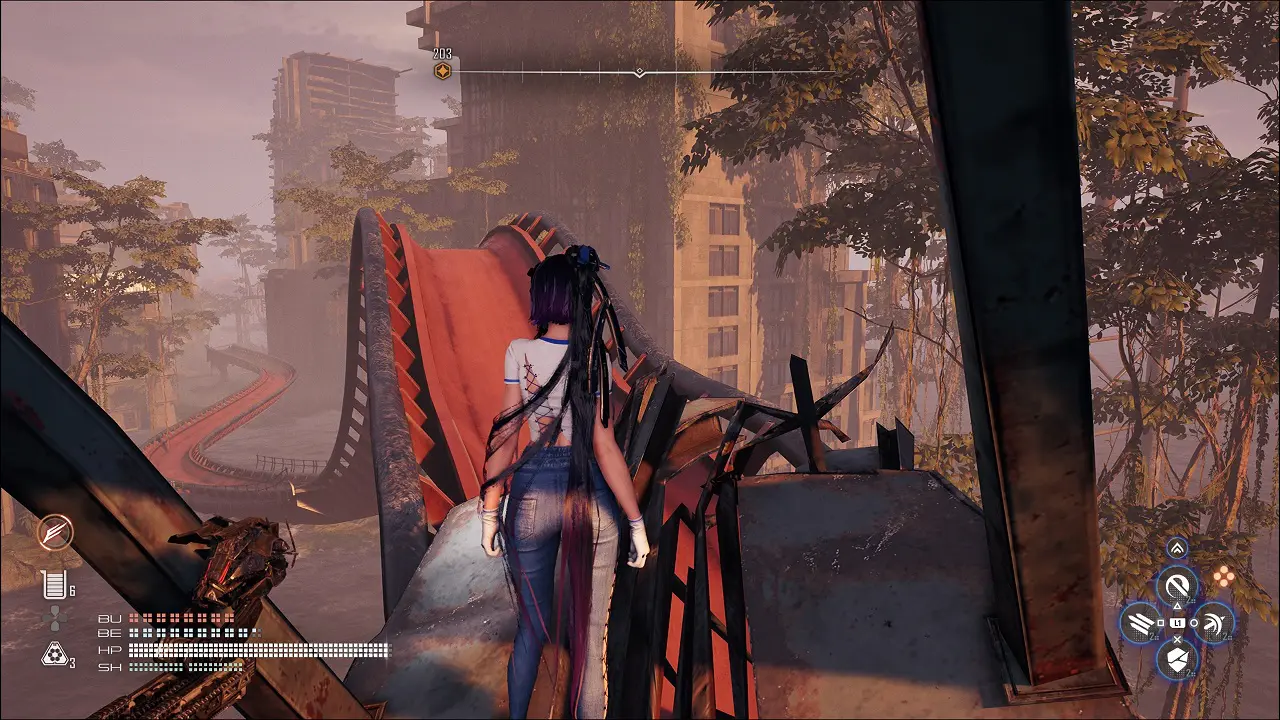Activate the winged blade icon in the orange ring

(55, 532)
